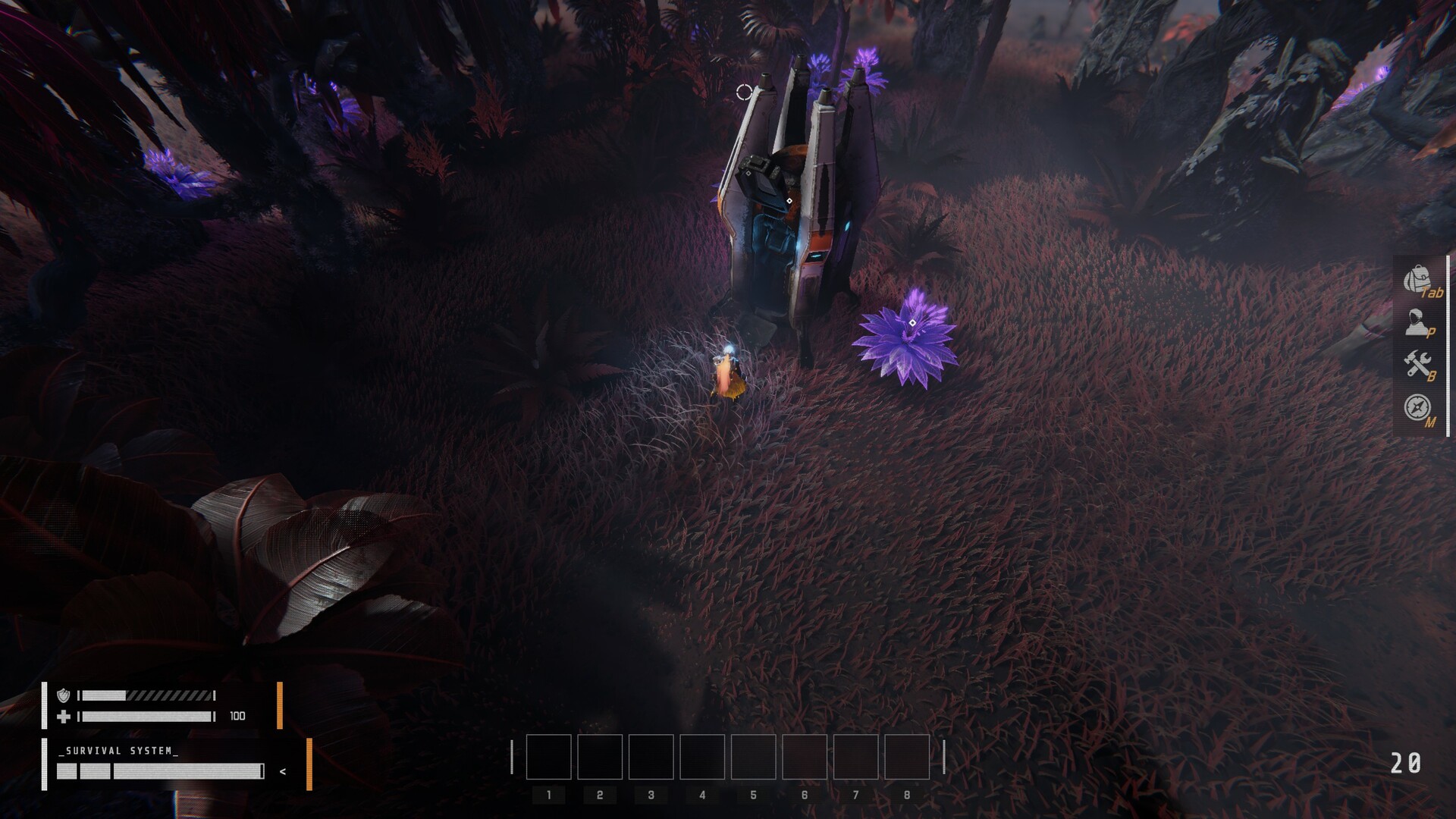The width and height of the screenshot is (1456, 819).
Task: Expand the second survival status segment
Action: click(96, 773)
